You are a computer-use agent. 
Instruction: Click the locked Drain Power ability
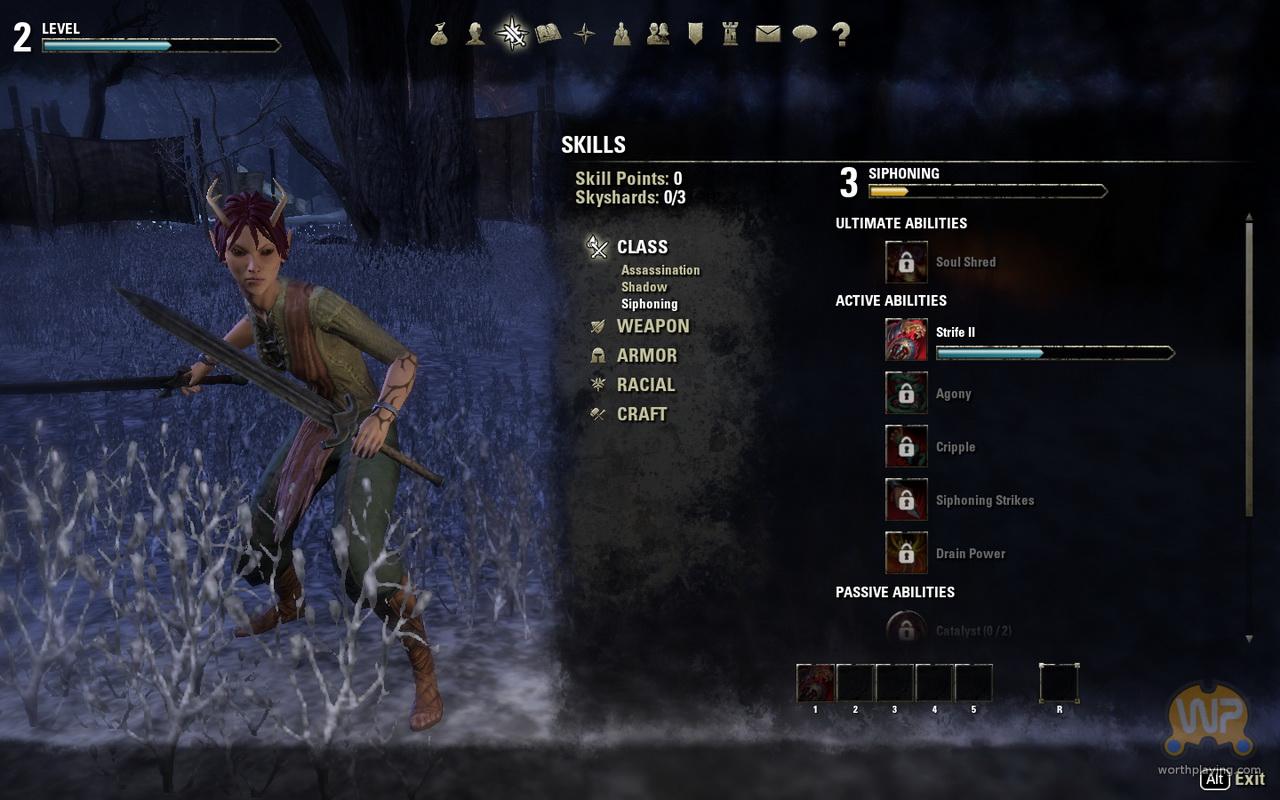(x=906, y=553)
